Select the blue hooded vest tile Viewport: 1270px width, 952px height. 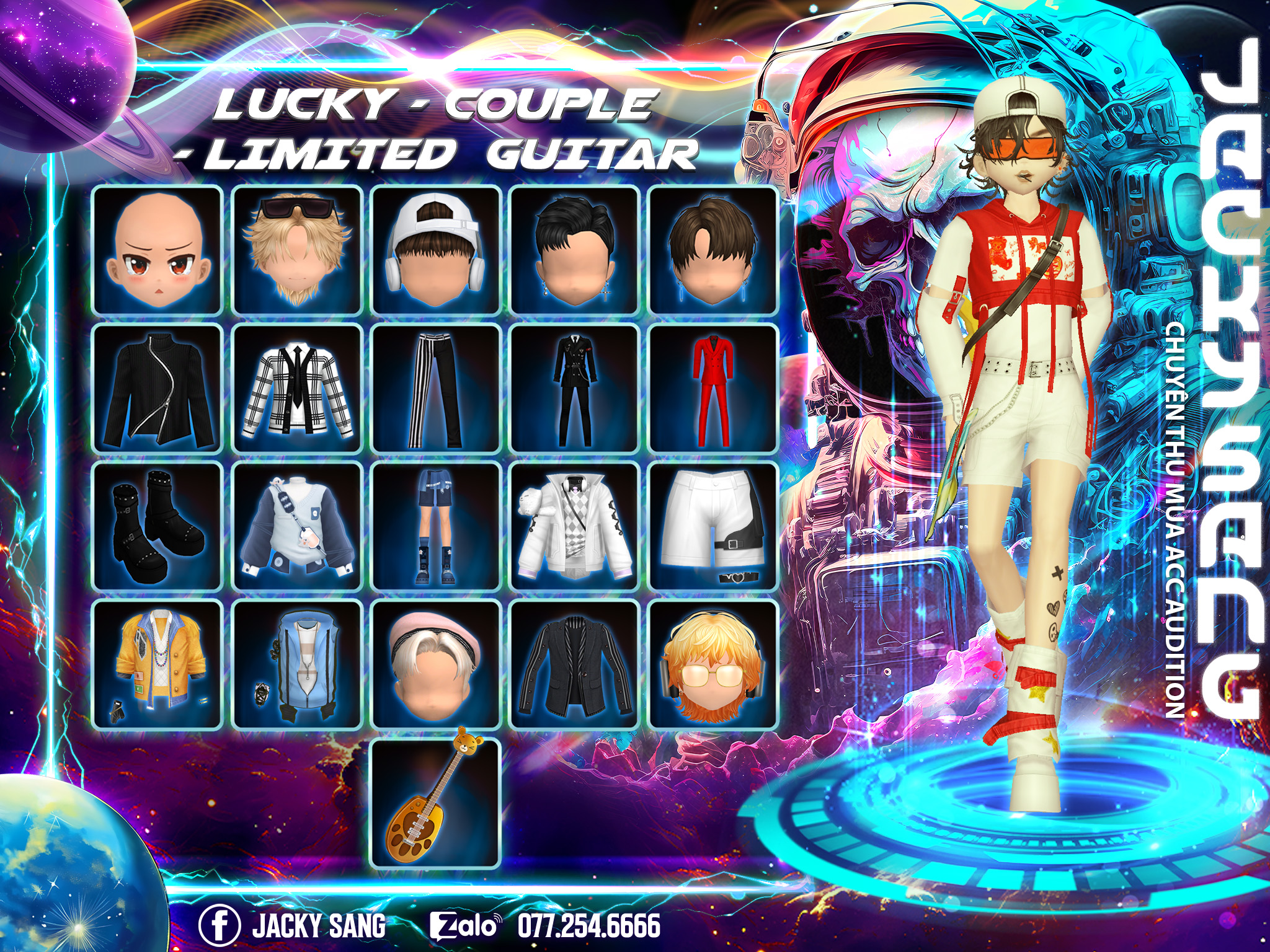pyautogui.click(x=297, y=664)
